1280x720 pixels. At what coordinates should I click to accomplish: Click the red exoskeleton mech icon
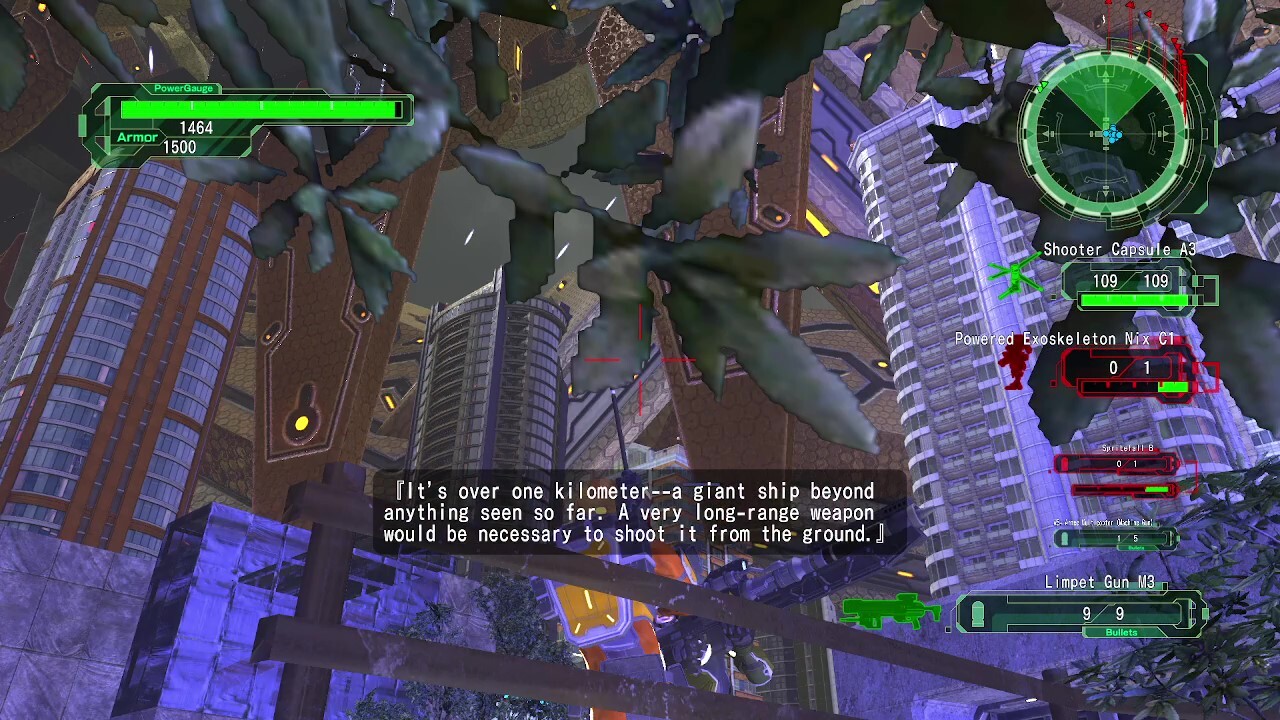(x=1014, y=364)
